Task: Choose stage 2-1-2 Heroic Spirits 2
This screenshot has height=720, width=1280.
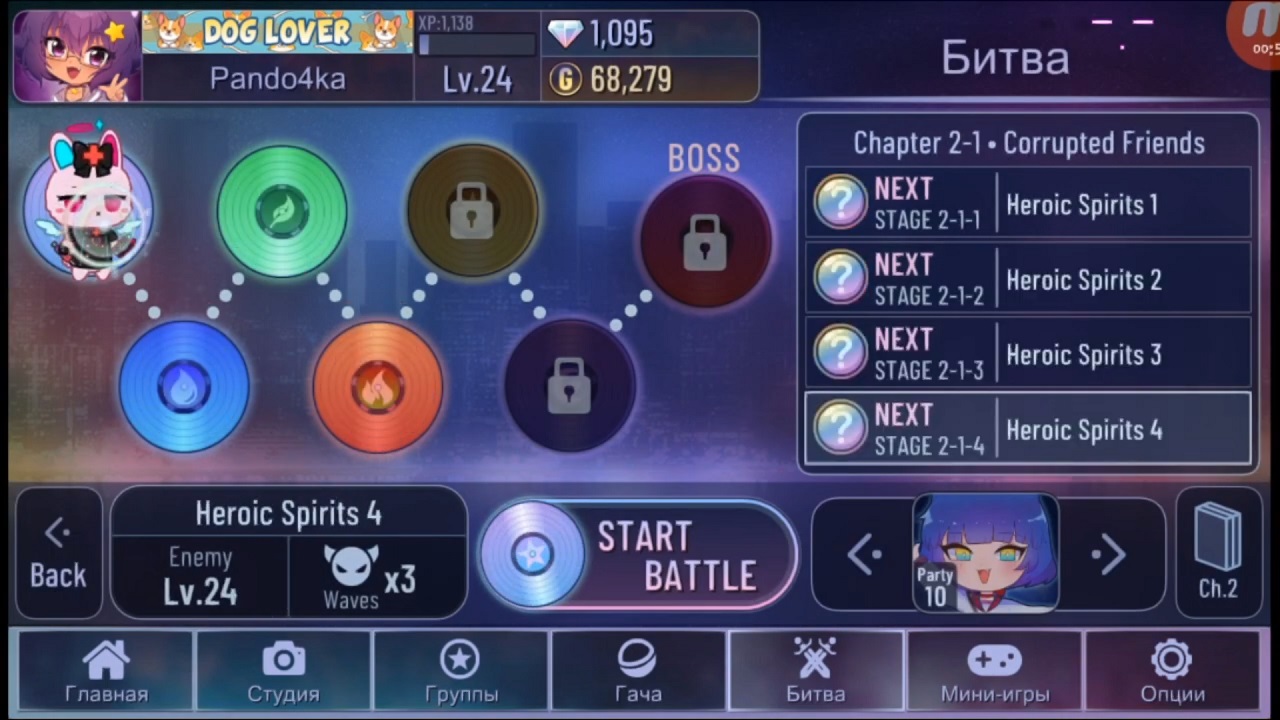Action: (1028, 279)
